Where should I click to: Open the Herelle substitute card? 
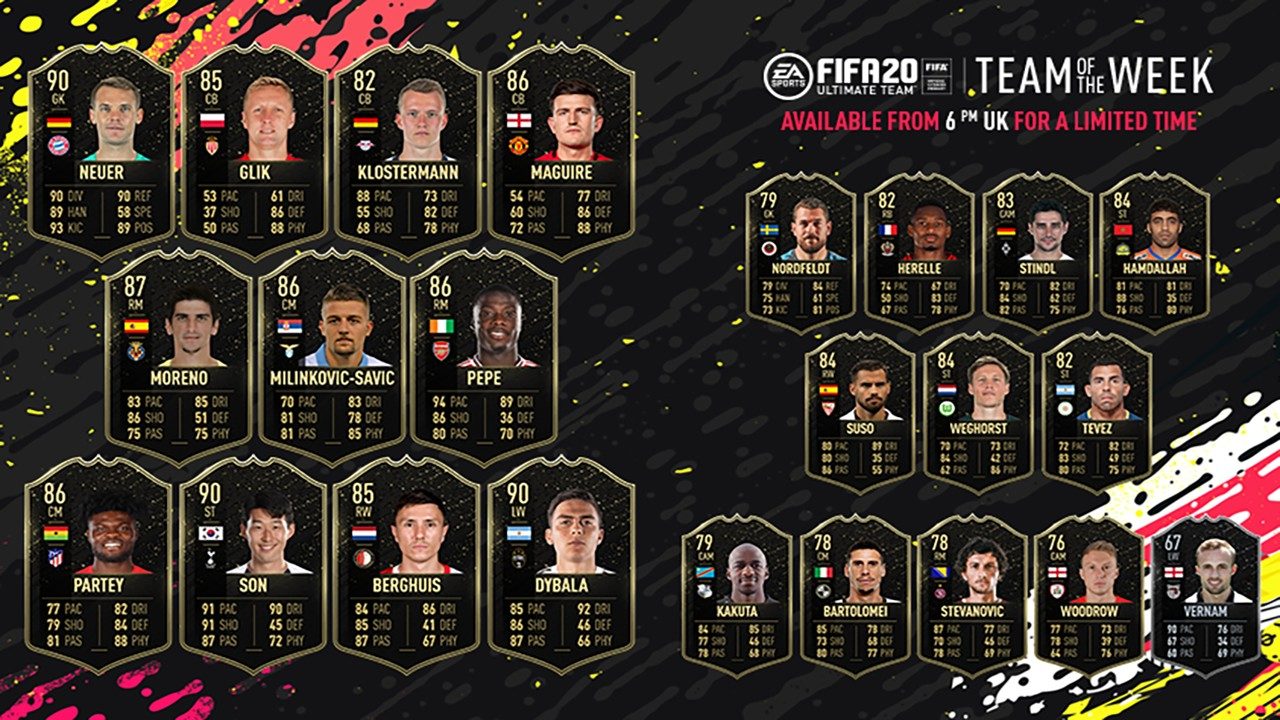918,252
